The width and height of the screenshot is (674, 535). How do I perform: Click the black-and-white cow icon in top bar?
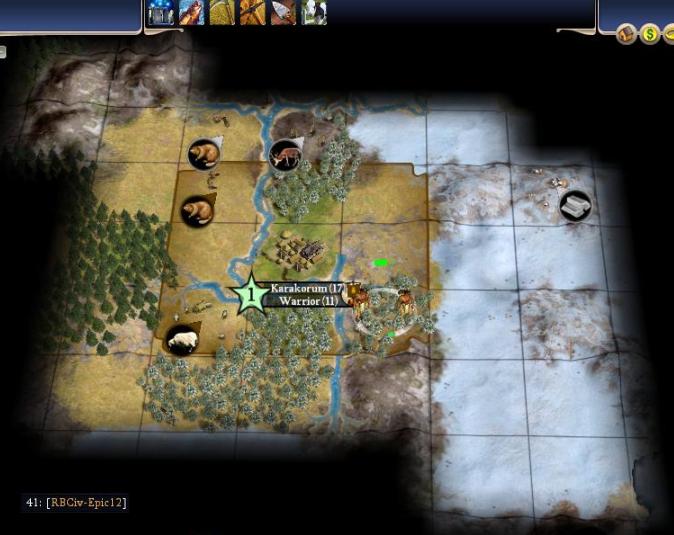[x=314, y=12]
